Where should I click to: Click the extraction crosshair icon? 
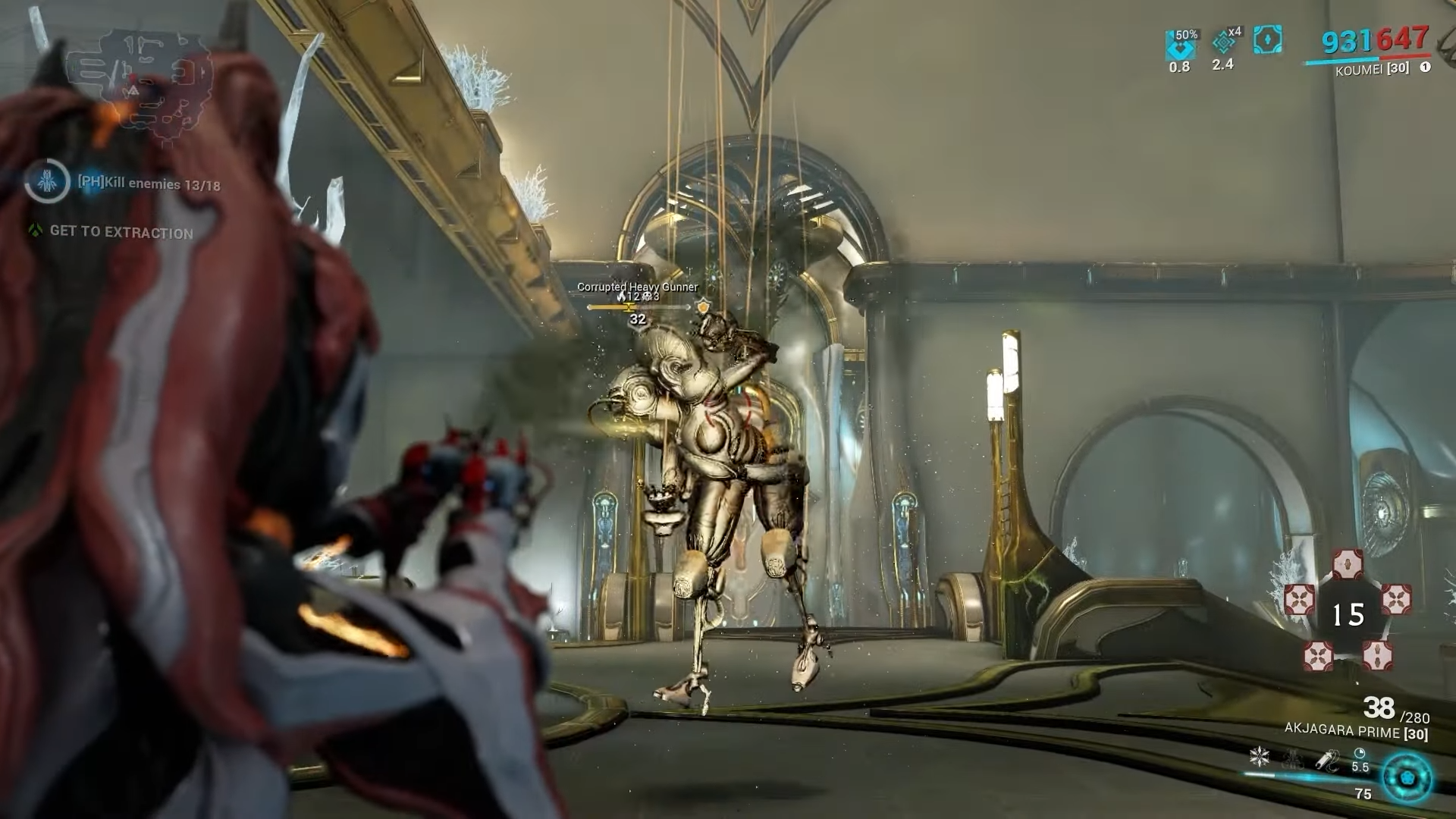[x=33, y=234]
